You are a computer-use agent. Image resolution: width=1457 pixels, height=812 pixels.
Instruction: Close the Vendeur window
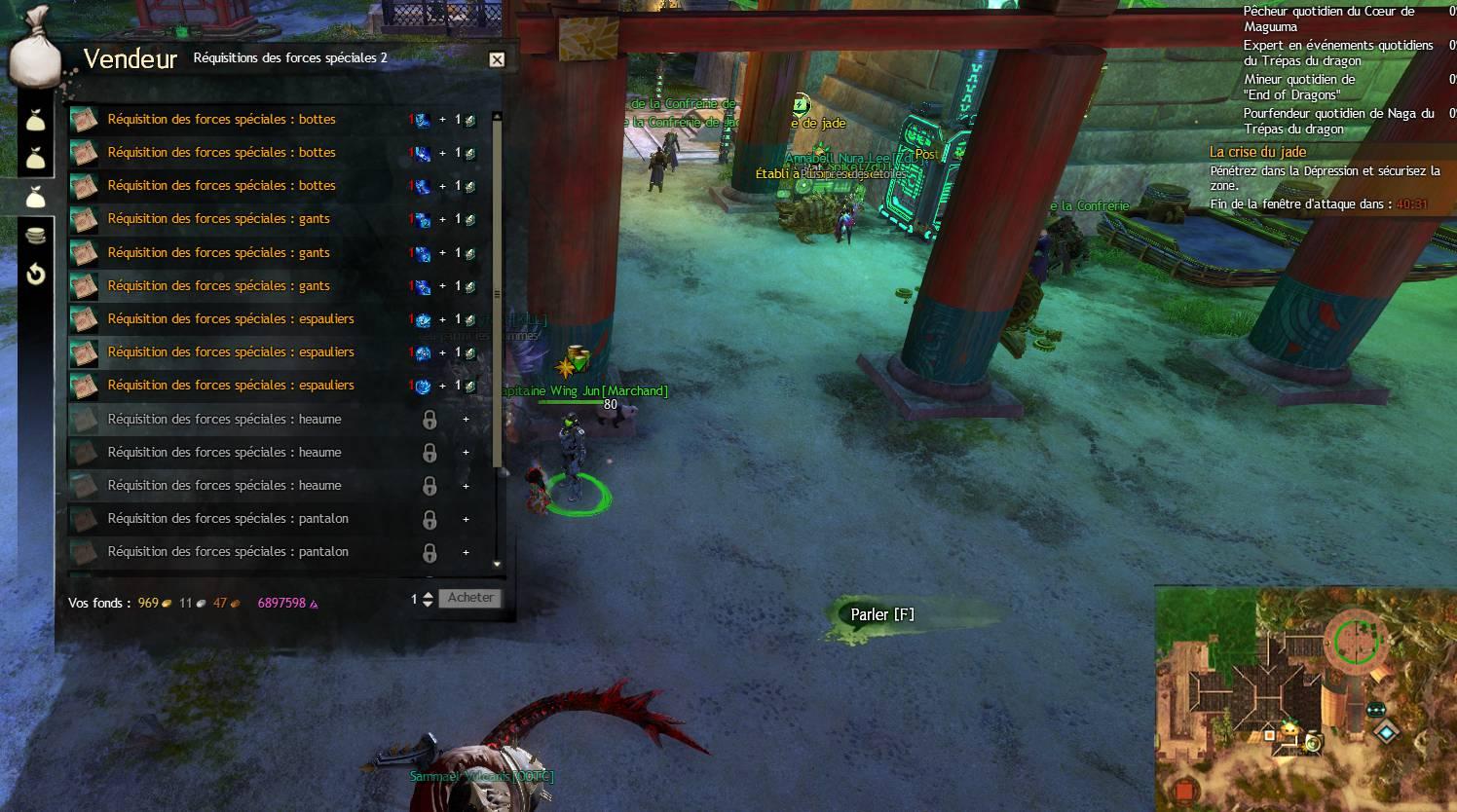coord(497,59)
